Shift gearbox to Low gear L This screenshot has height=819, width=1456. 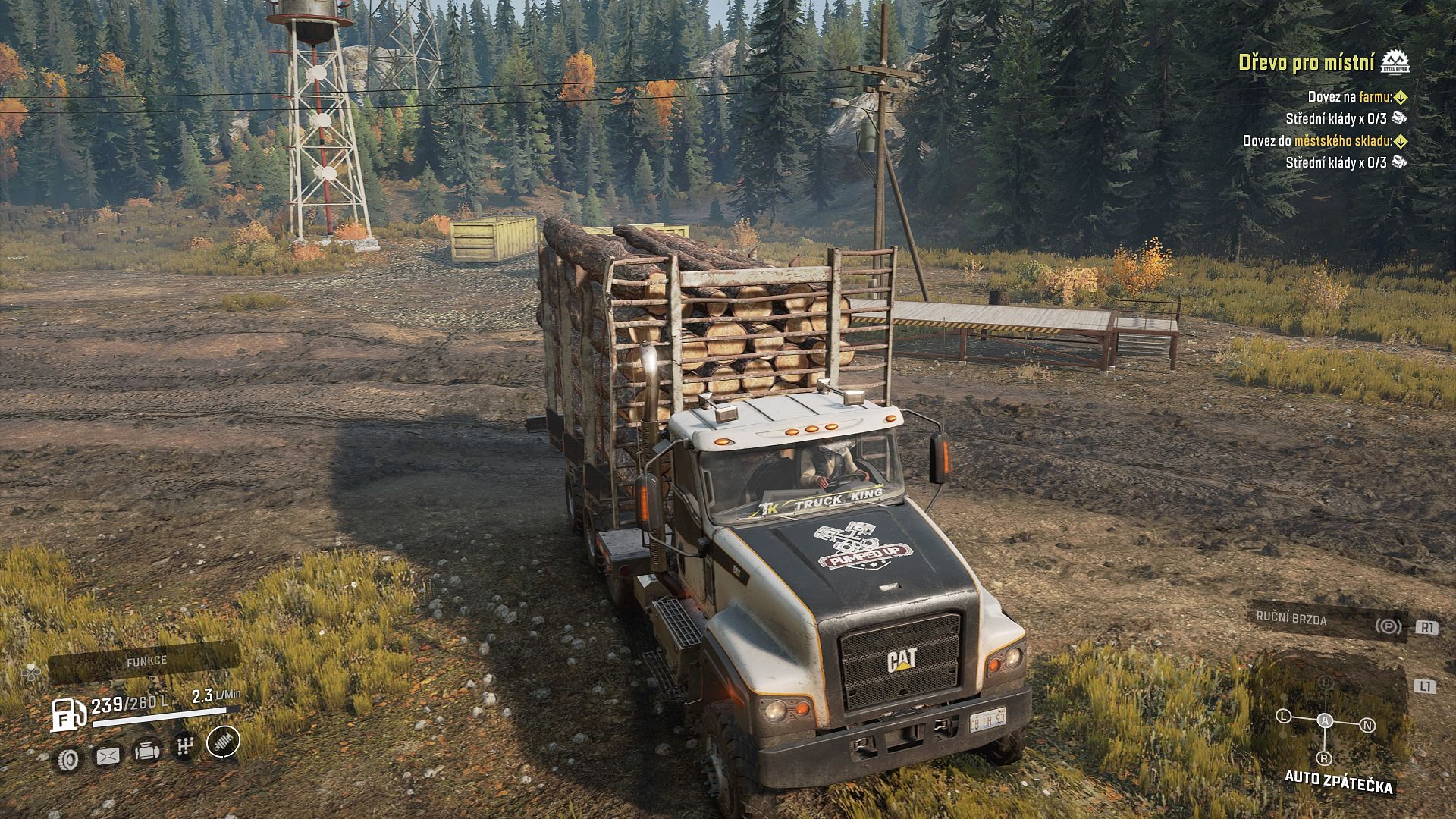click(1283, 716)
